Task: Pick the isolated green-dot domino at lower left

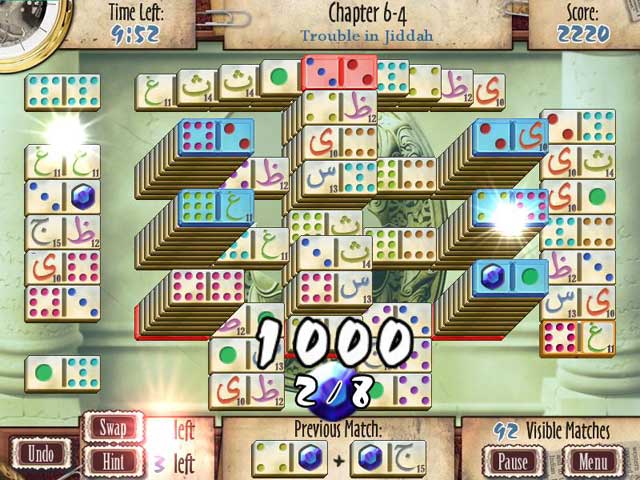Action: tap(62, 373)
